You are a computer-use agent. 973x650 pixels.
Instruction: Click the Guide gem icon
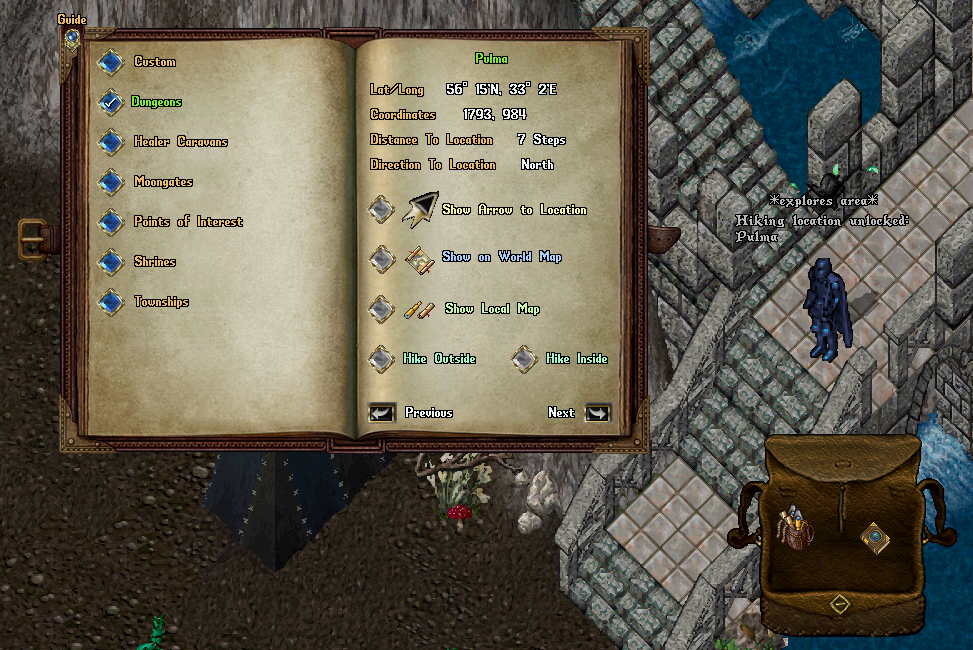pos(72,39)
